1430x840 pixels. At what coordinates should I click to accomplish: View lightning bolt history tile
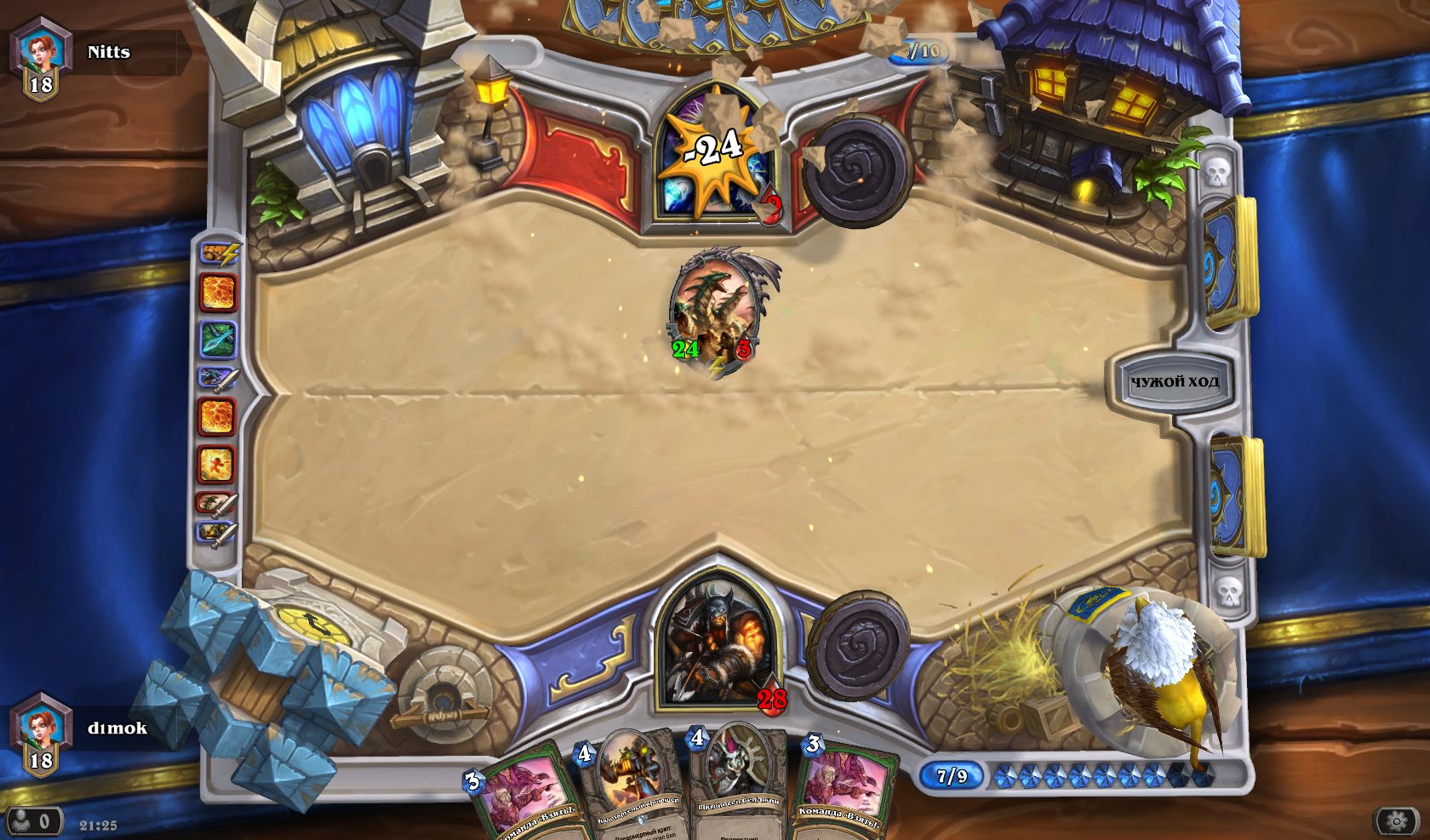(x=220, y=253)
